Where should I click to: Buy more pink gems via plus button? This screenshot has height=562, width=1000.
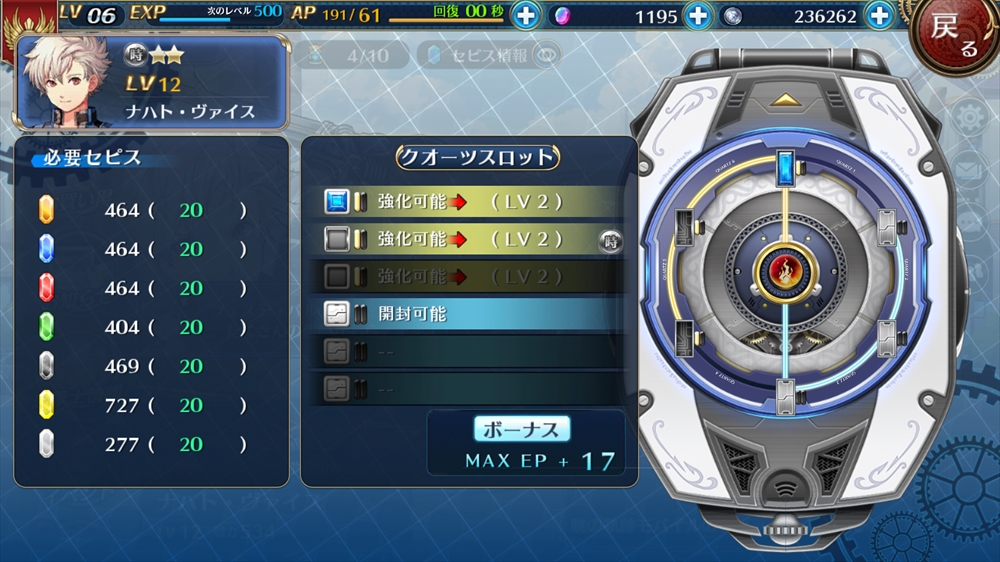point(700,15)
